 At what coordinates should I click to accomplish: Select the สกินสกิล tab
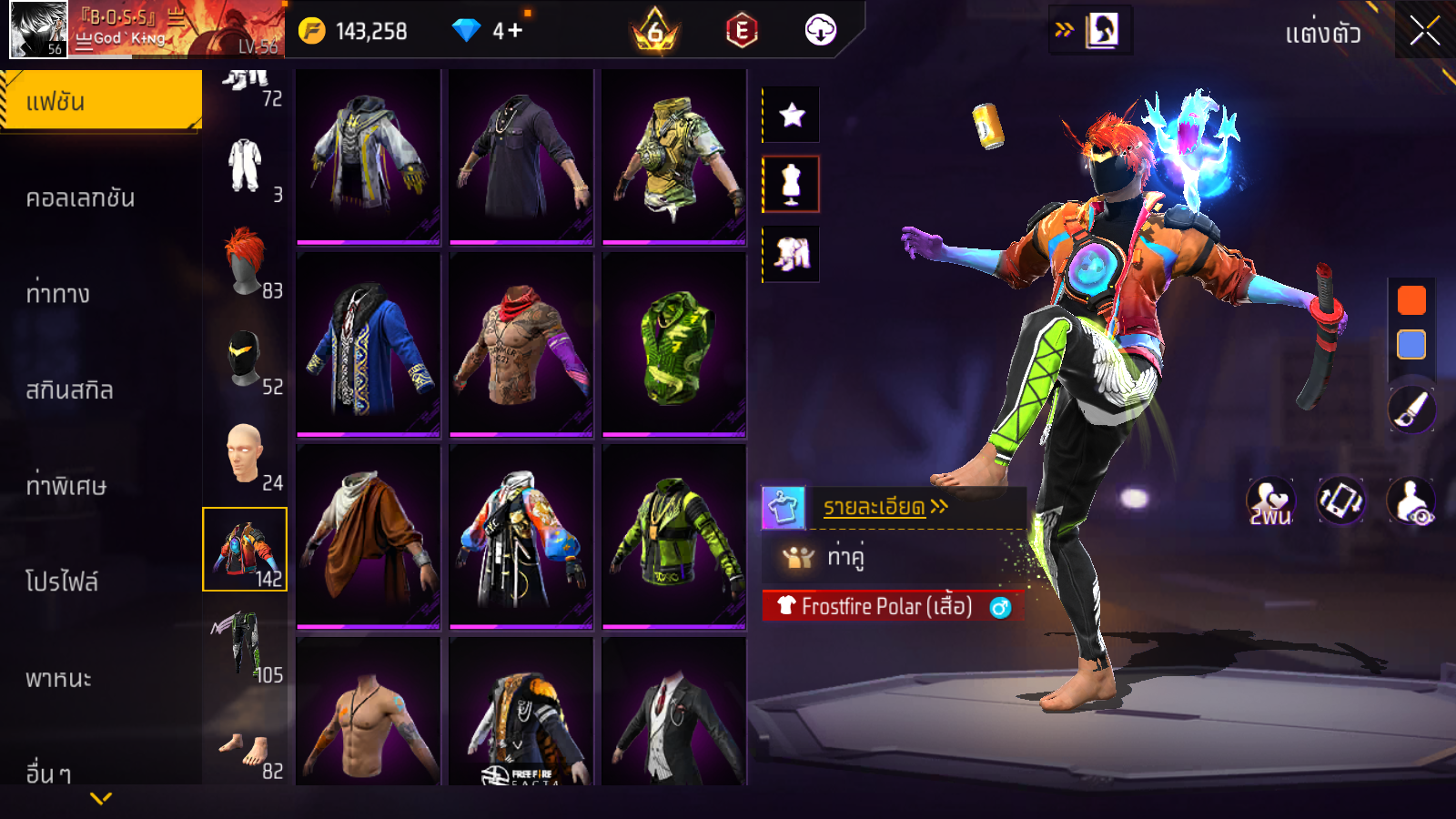pos(69,389)
